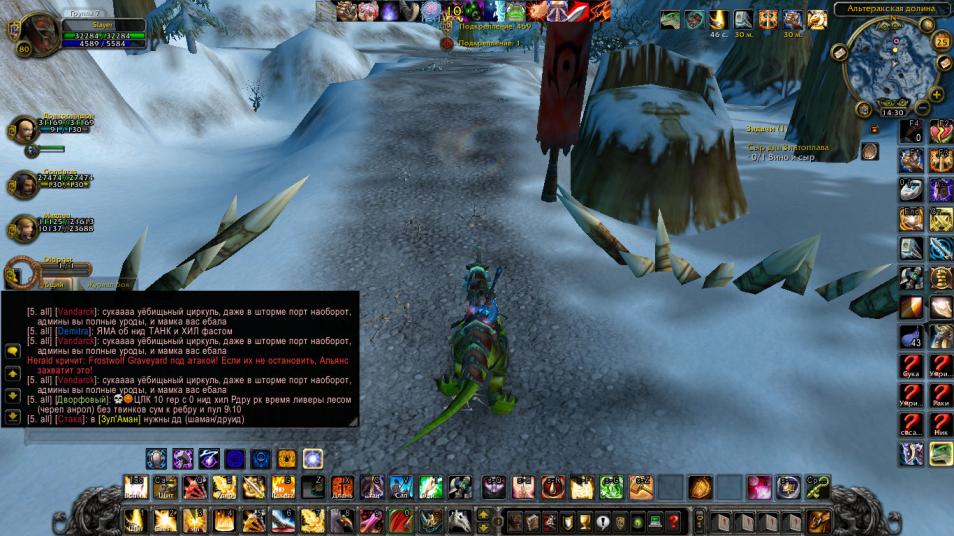This screenshot has width=954, height=536.
Task: Zoom out the minimap with minus button
Action: 924,106
